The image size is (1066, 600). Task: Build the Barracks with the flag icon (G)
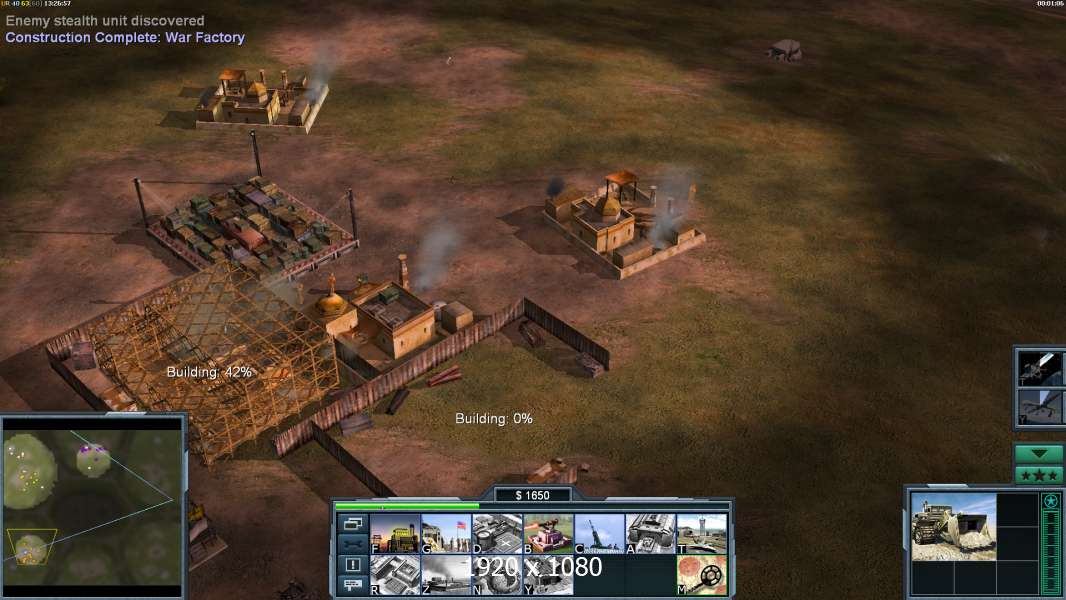coord(446,534)
